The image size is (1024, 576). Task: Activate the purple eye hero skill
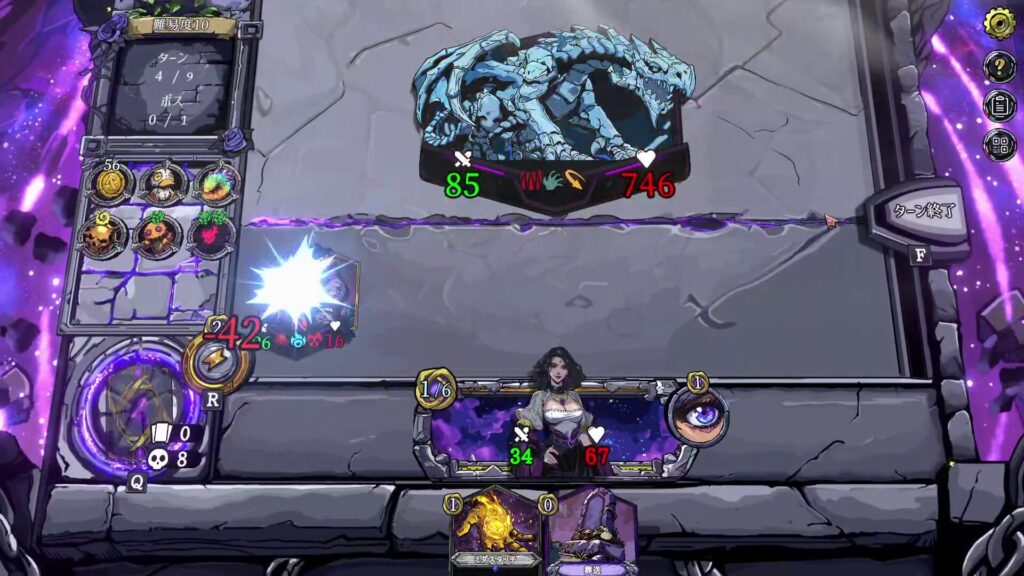(697, 413)
